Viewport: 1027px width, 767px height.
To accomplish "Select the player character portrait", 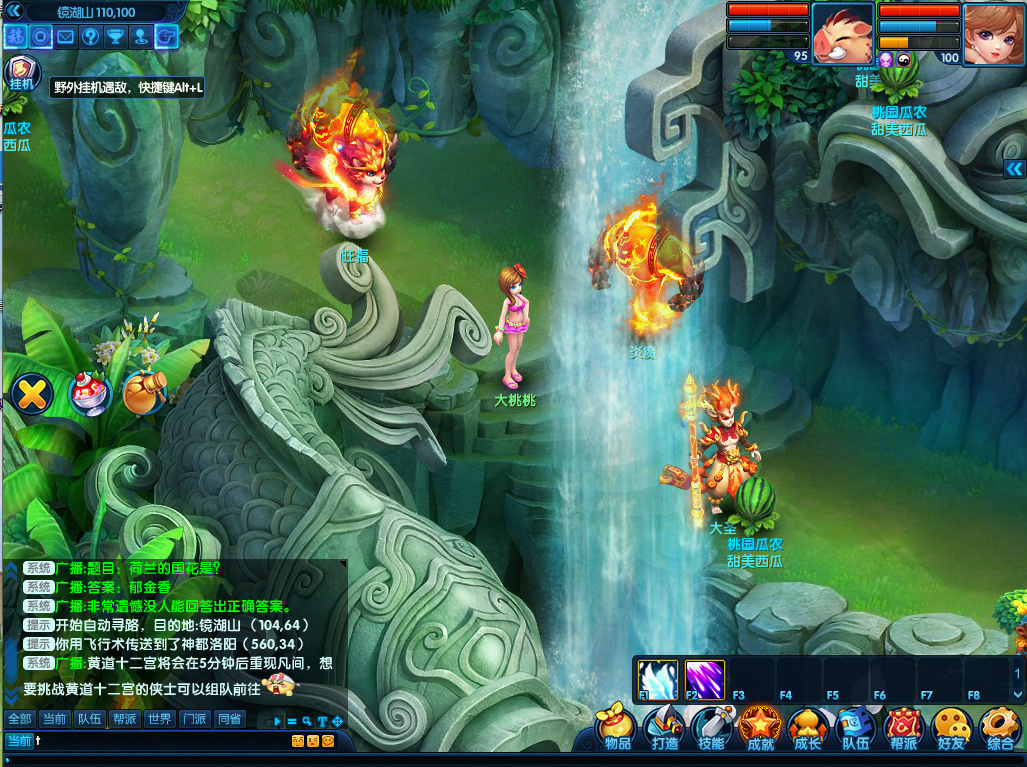I will pyautogui.click(x=992, y=33).
